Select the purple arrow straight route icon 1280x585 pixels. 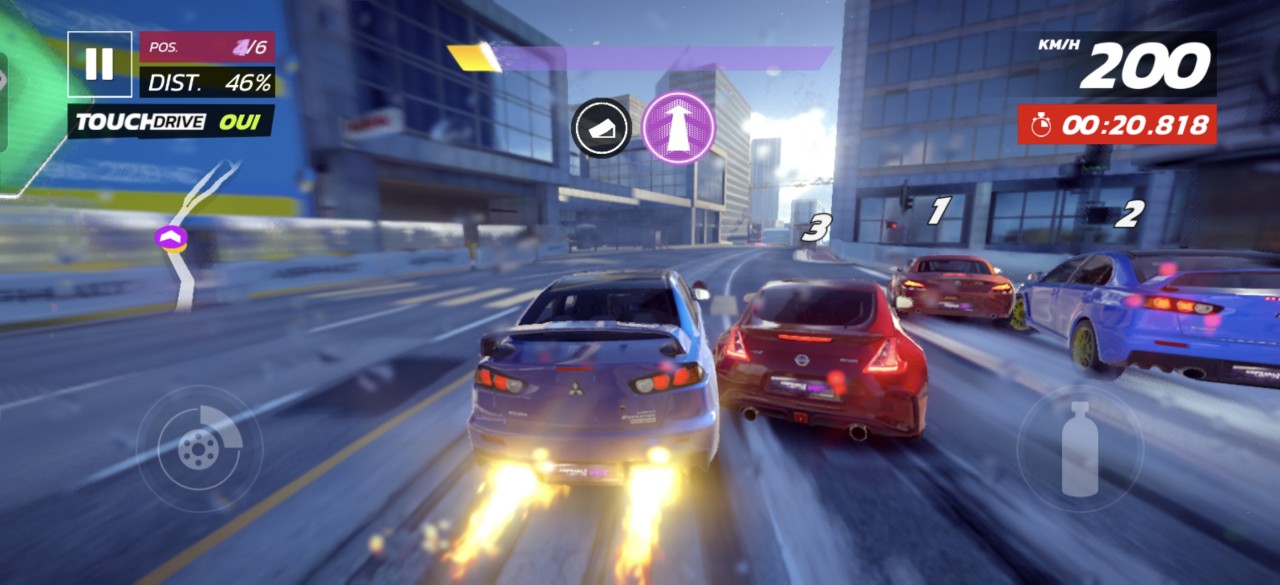tap(678, 127)
